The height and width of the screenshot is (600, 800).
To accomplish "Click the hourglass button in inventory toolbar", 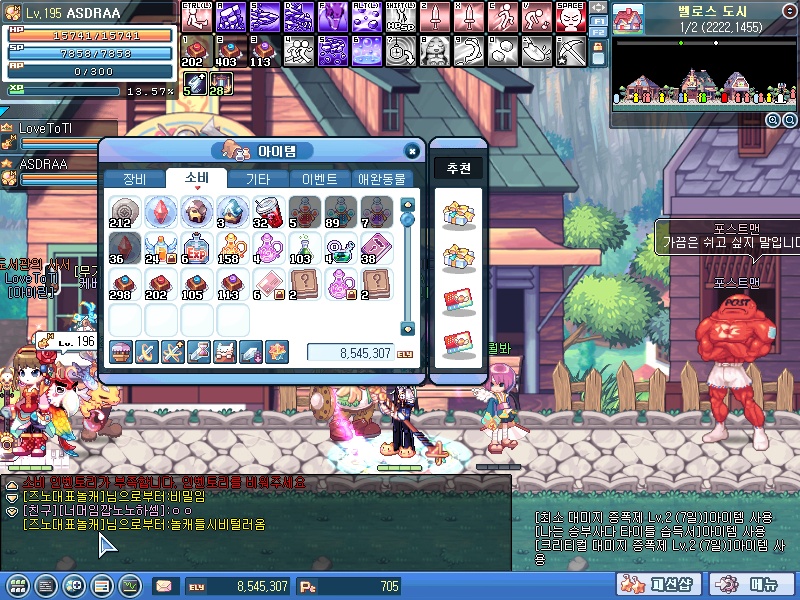I will (198, 352).
